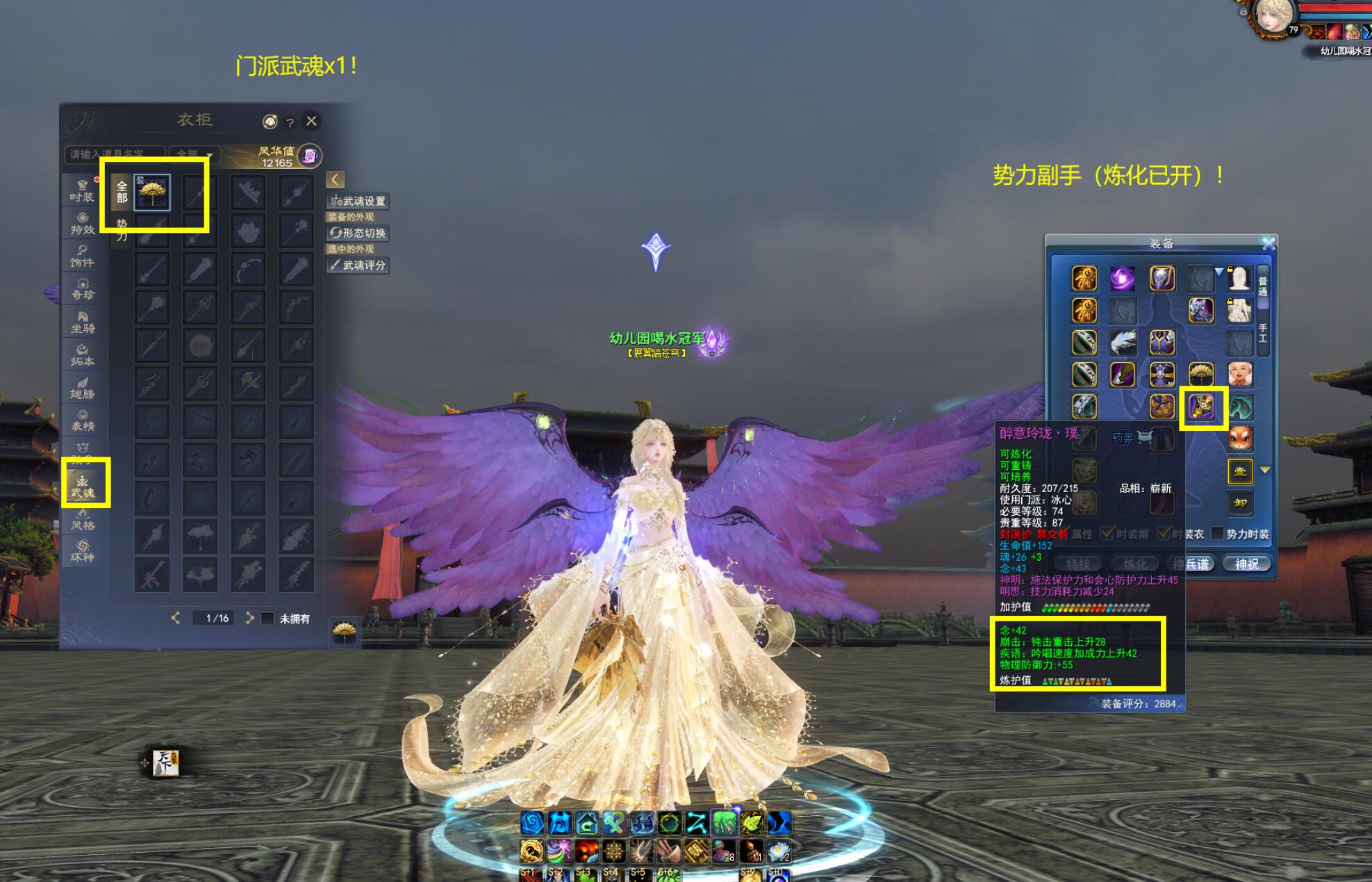Go to the next wardrobe page

[249, 618]
